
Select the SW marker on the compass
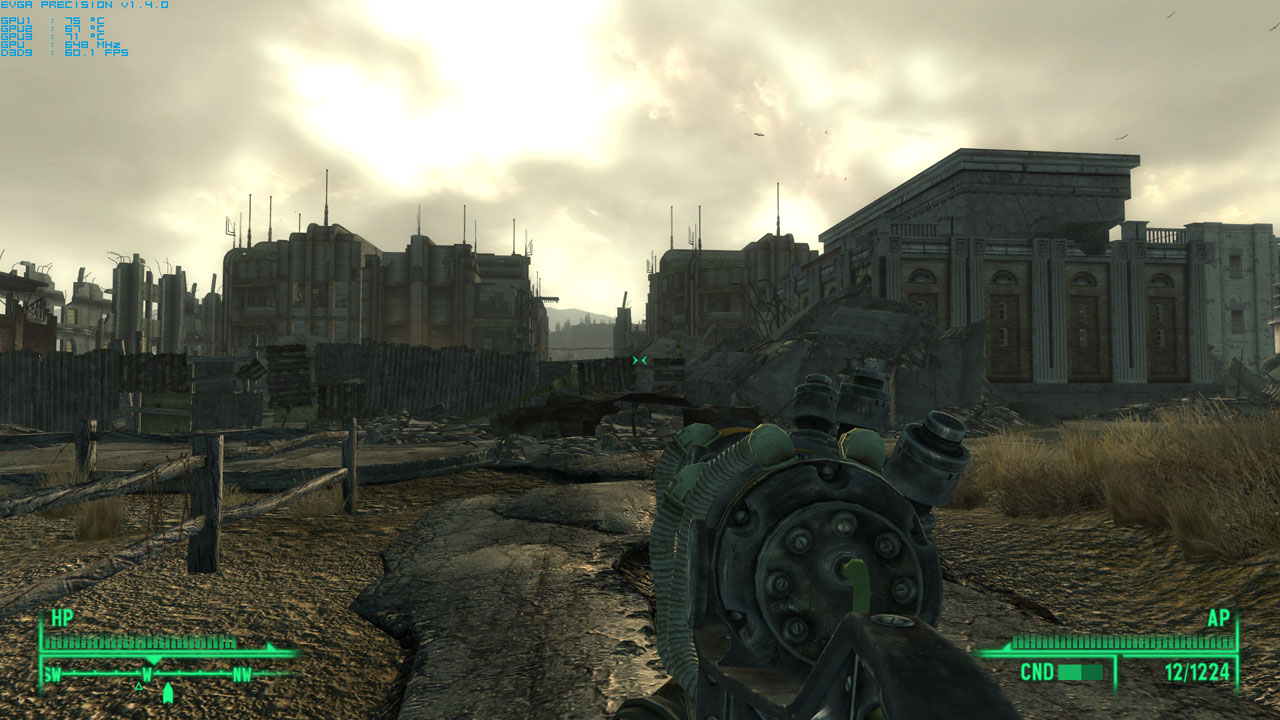52,674
